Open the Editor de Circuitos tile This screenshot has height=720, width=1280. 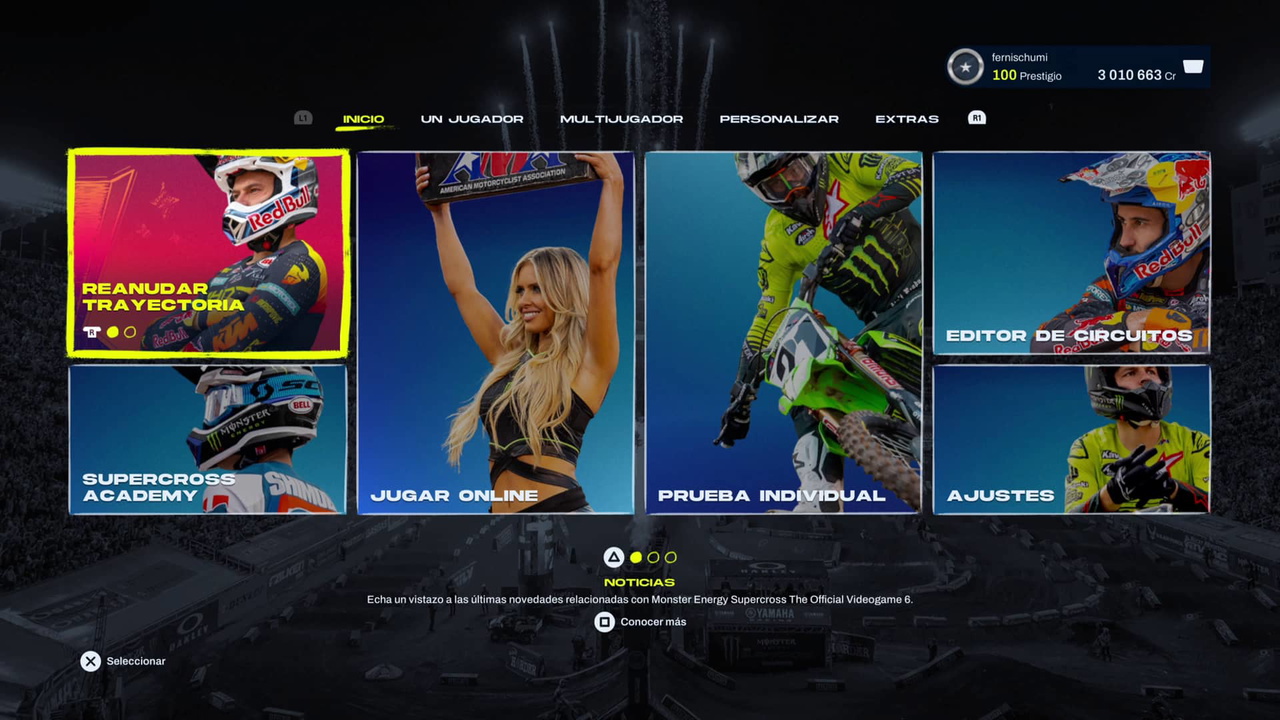[1071, 253]
